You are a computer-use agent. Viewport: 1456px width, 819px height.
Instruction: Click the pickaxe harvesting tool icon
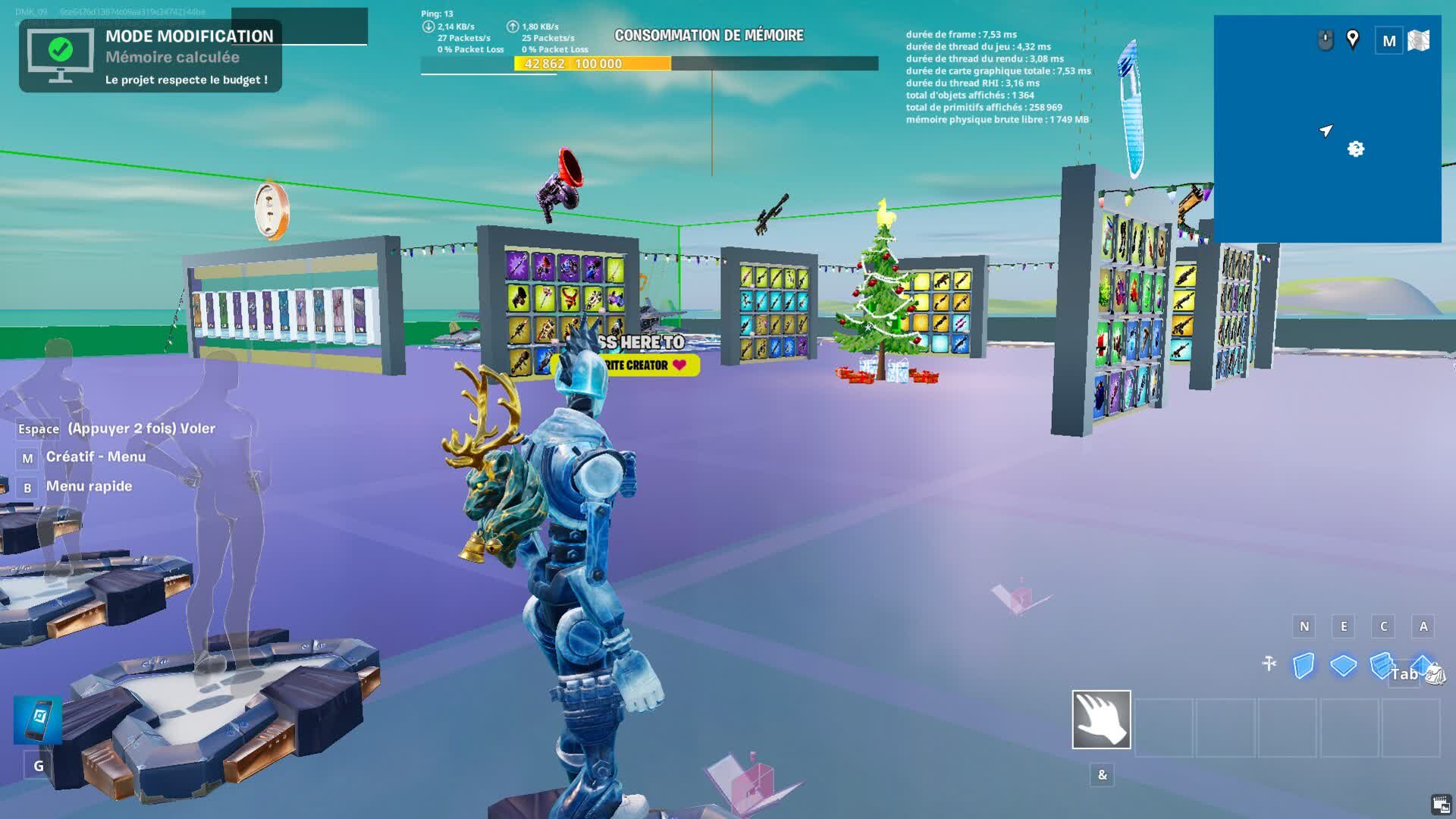(x=1269, y=663)
